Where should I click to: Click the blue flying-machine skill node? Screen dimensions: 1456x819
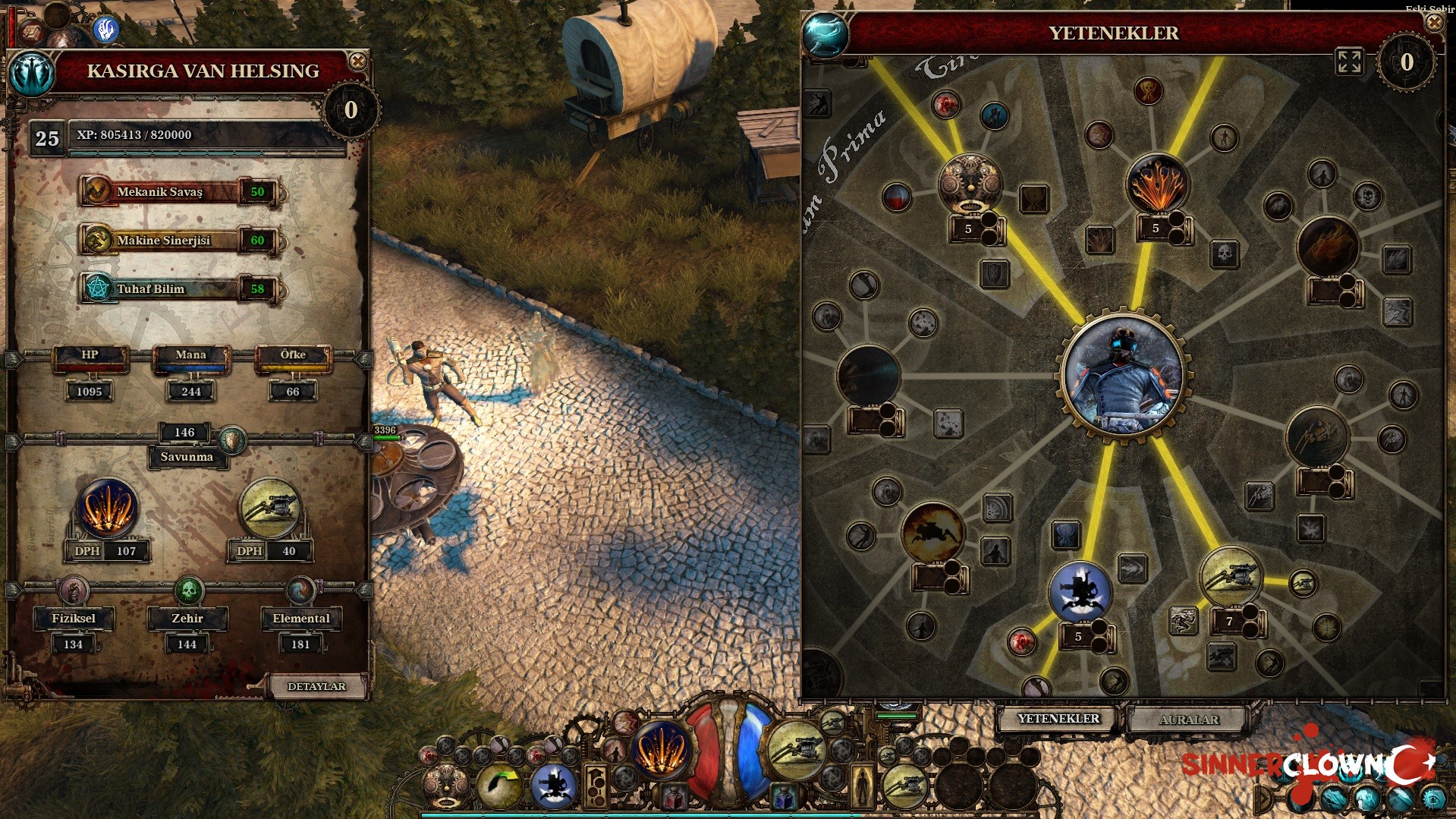[x=1080, y=592]
